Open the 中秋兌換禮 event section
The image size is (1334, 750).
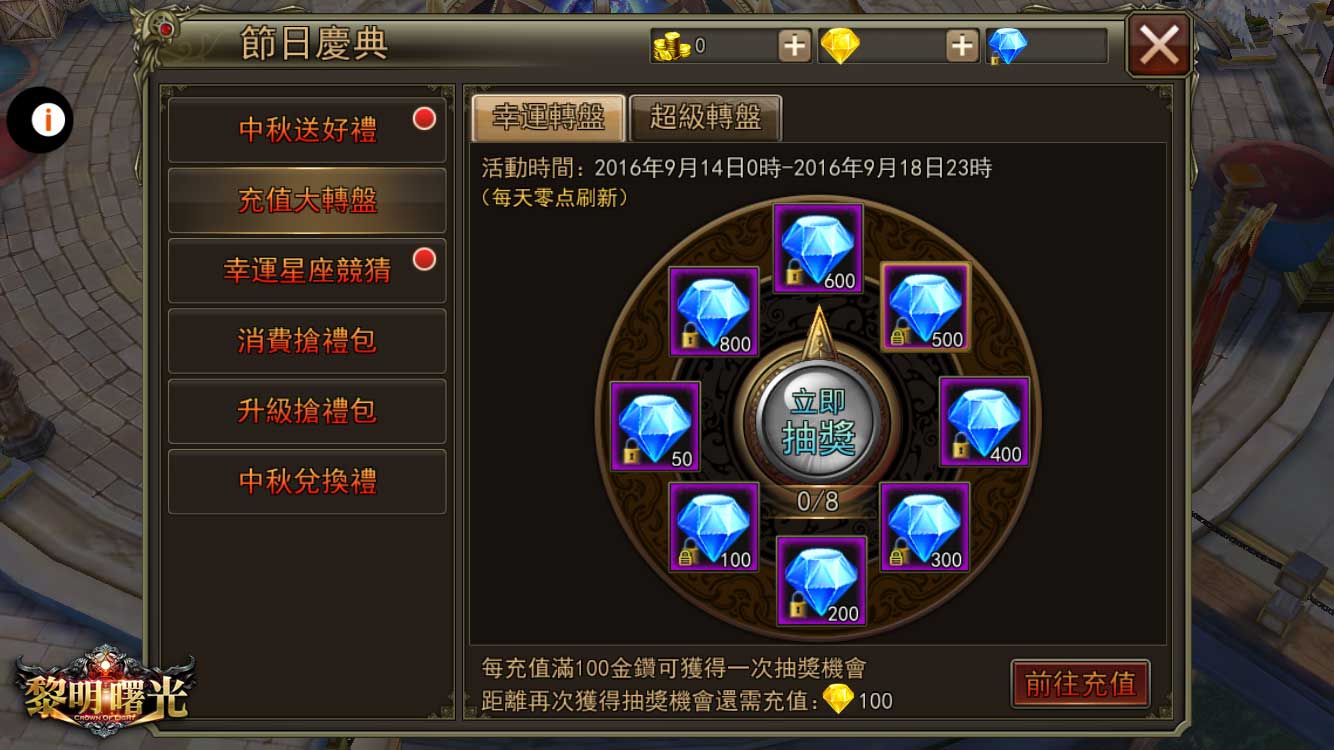(306, 482)
